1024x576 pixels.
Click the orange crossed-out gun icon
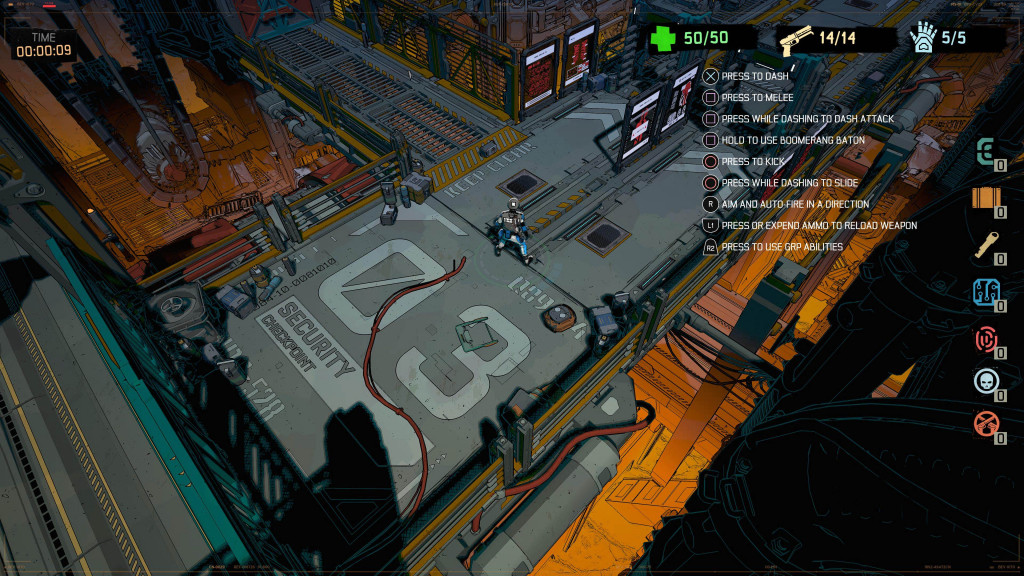point(986,424)
